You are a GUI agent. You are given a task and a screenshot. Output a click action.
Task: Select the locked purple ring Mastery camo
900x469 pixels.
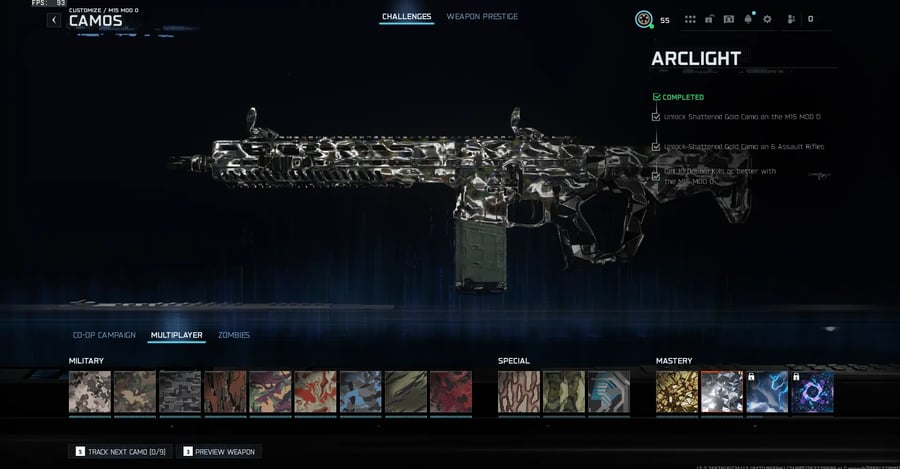[x=812, y=392]
